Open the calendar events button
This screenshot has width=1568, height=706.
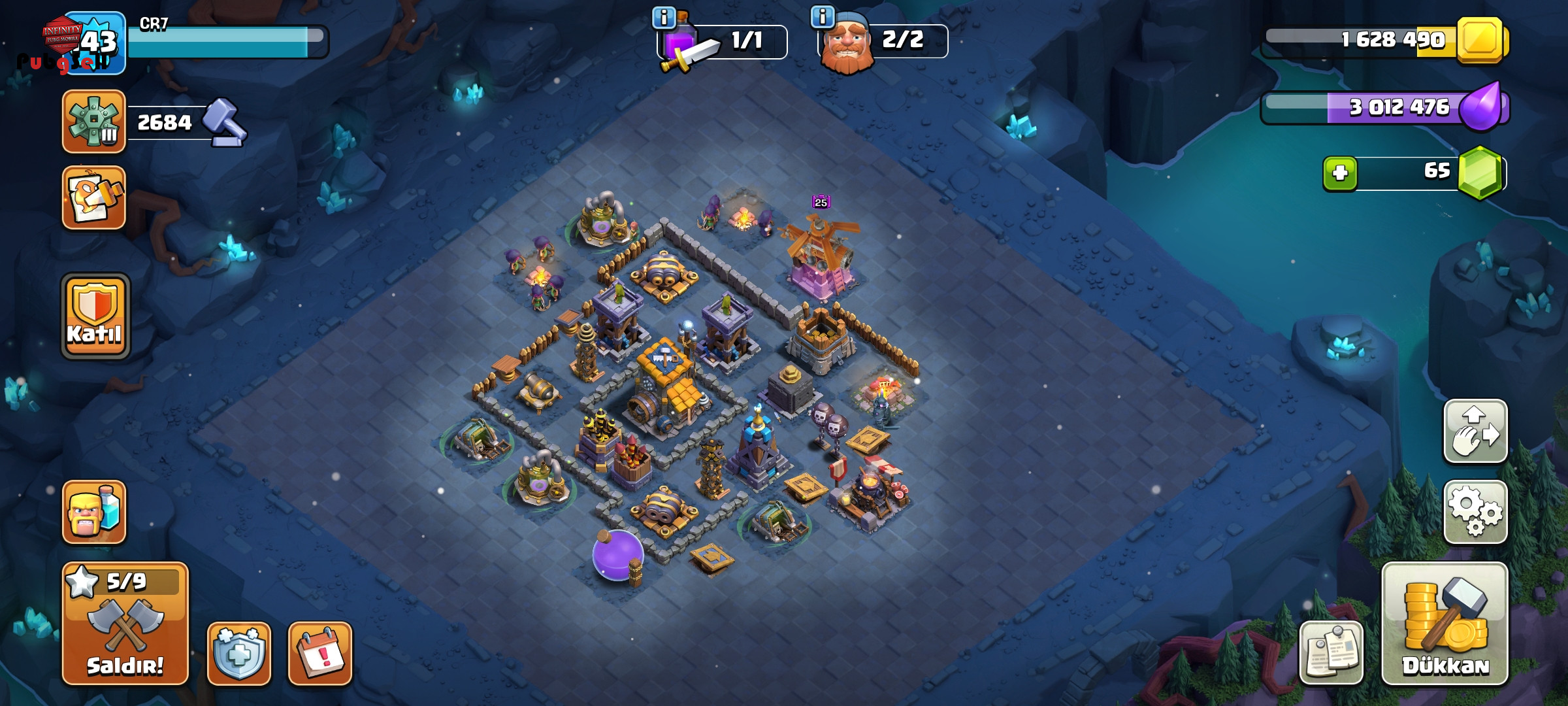[x=320, y=653]
